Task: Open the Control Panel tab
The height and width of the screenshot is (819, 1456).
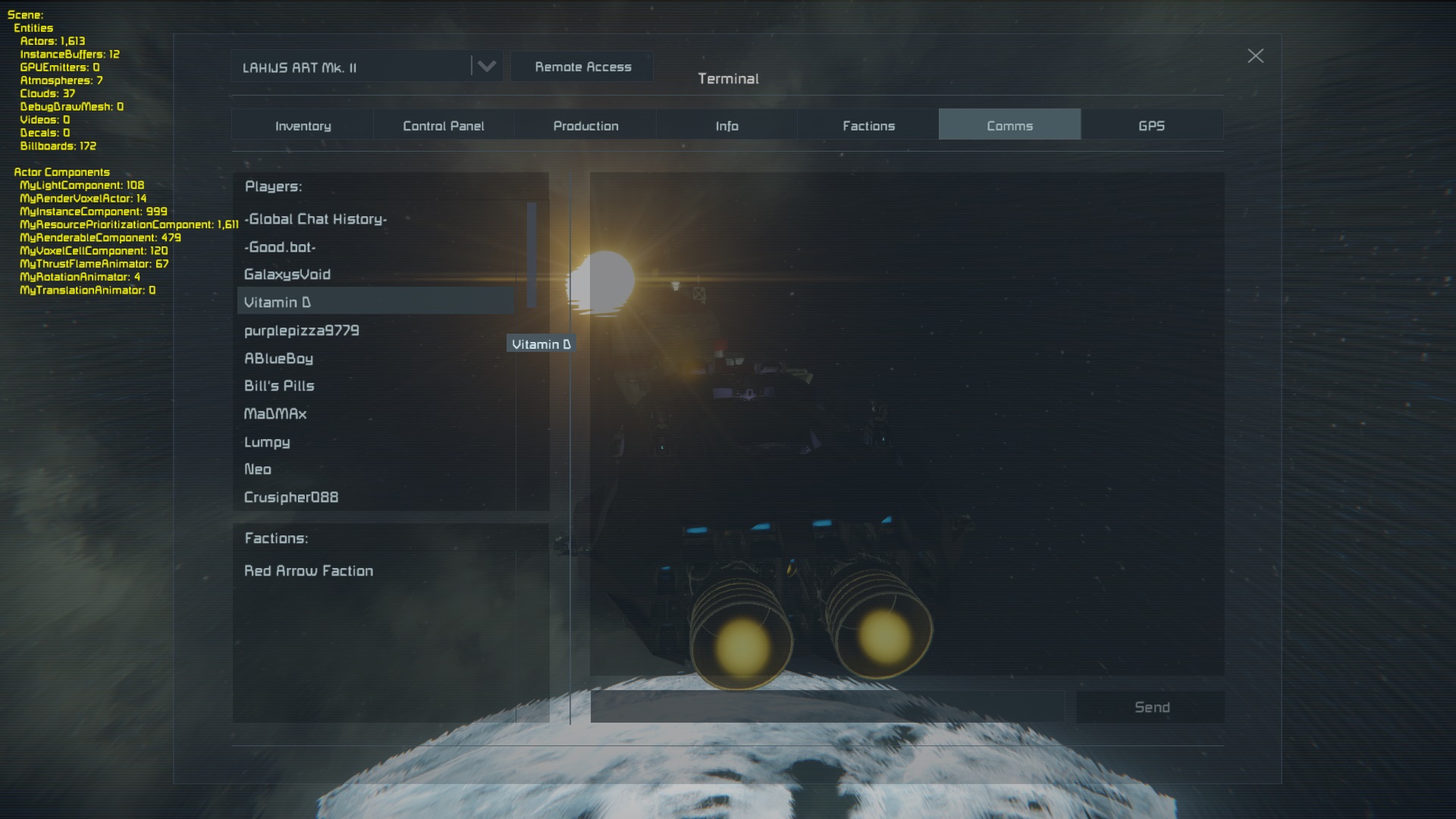Action: (x=444, y=125)
